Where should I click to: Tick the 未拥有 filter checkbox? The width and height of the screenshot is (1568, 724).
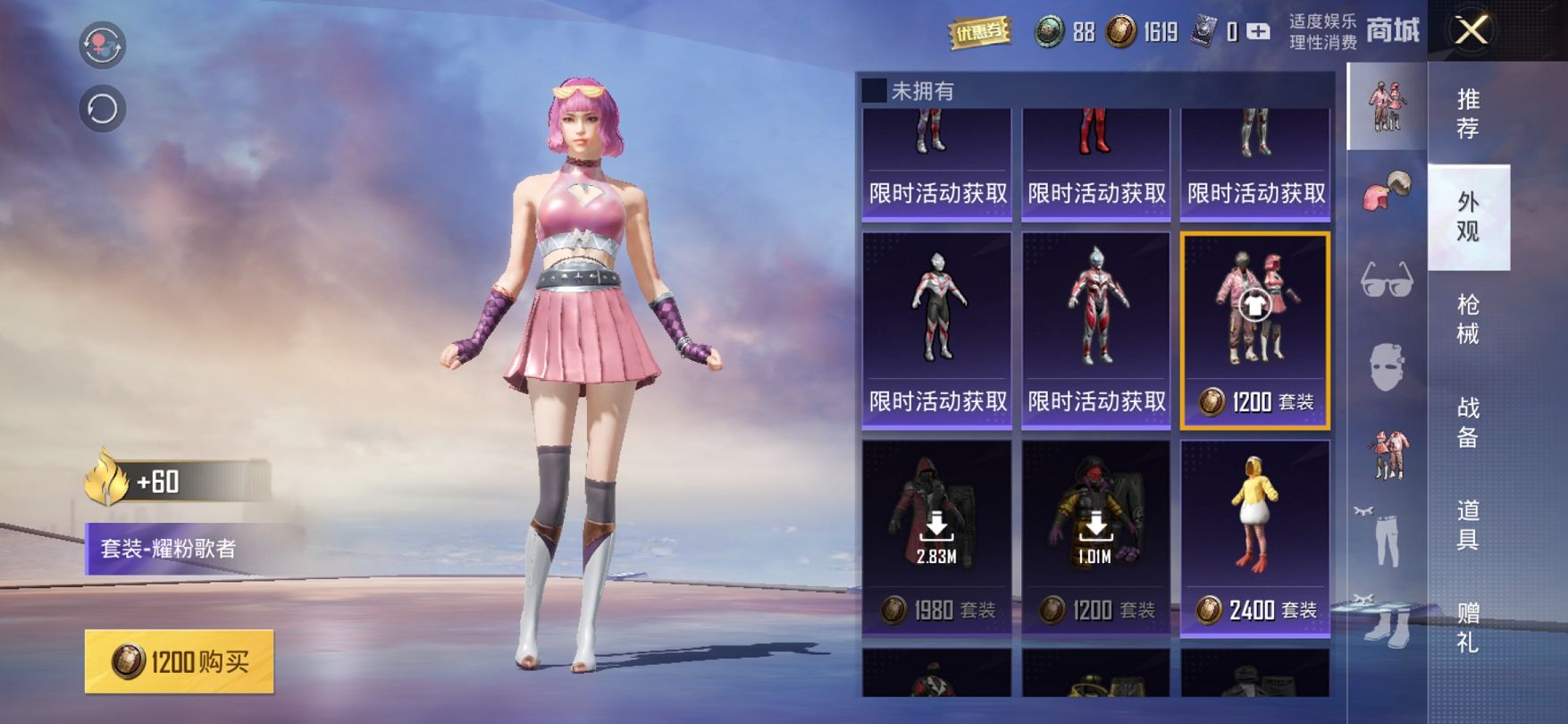click(x=874, y=90)
